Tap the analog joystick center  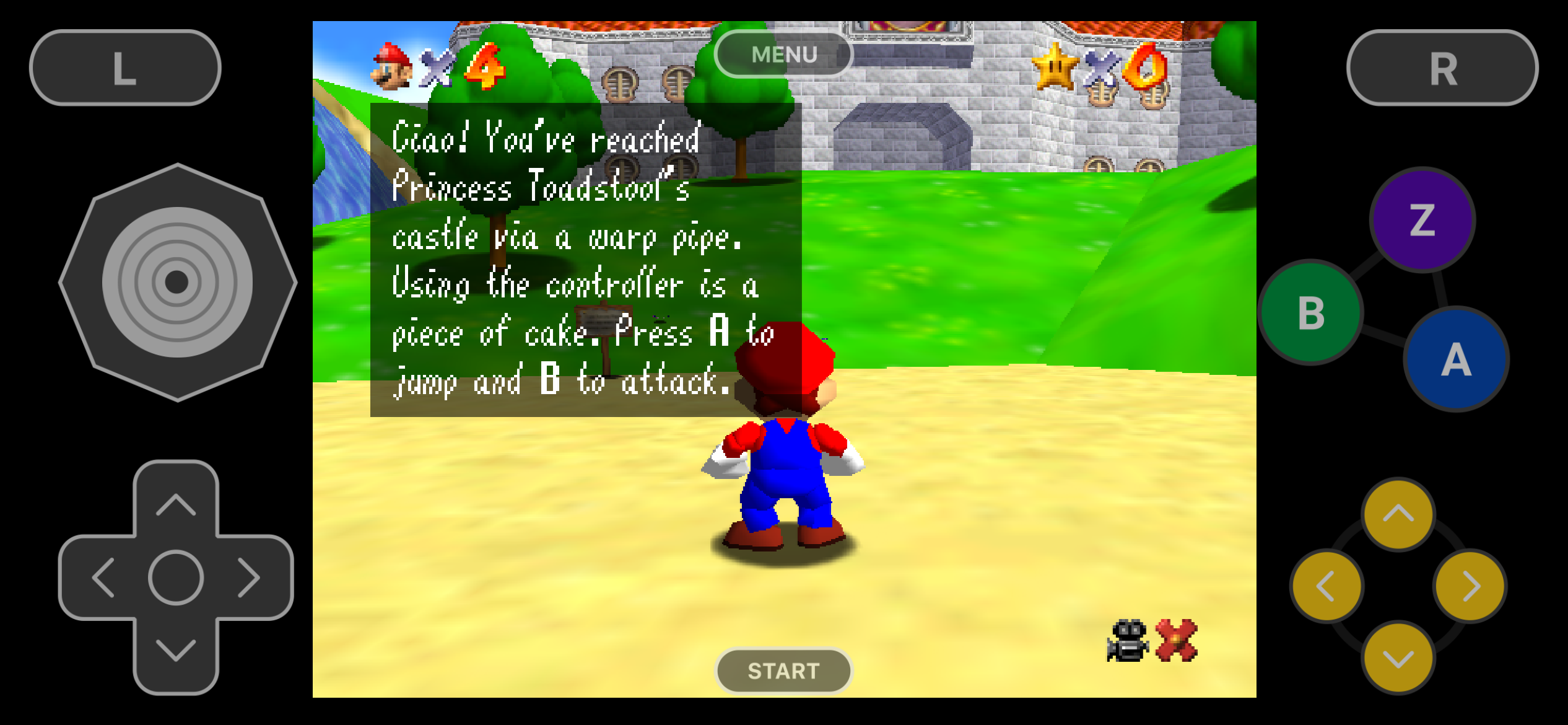[176, 281]
